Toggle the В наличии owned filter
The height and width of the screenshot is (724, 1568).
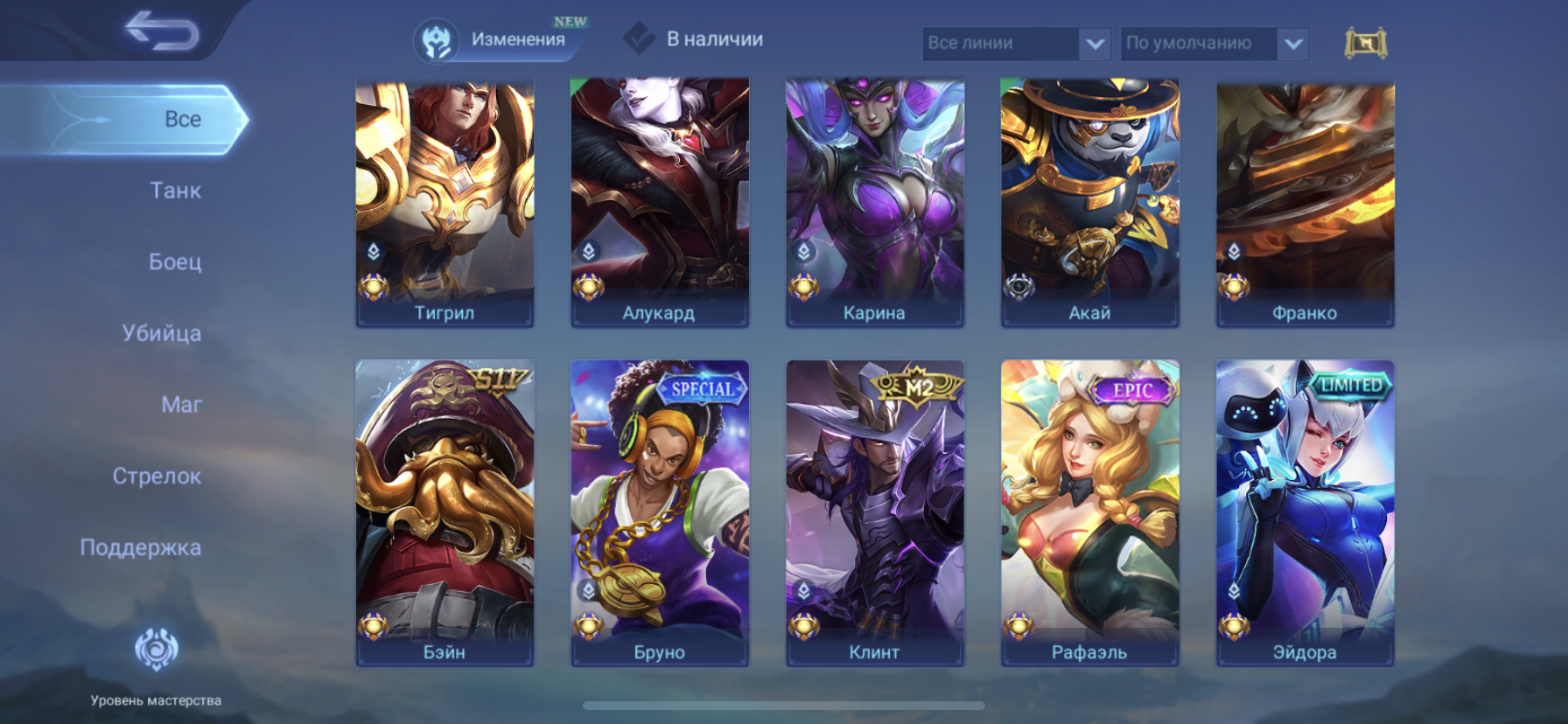coord(694,39)
